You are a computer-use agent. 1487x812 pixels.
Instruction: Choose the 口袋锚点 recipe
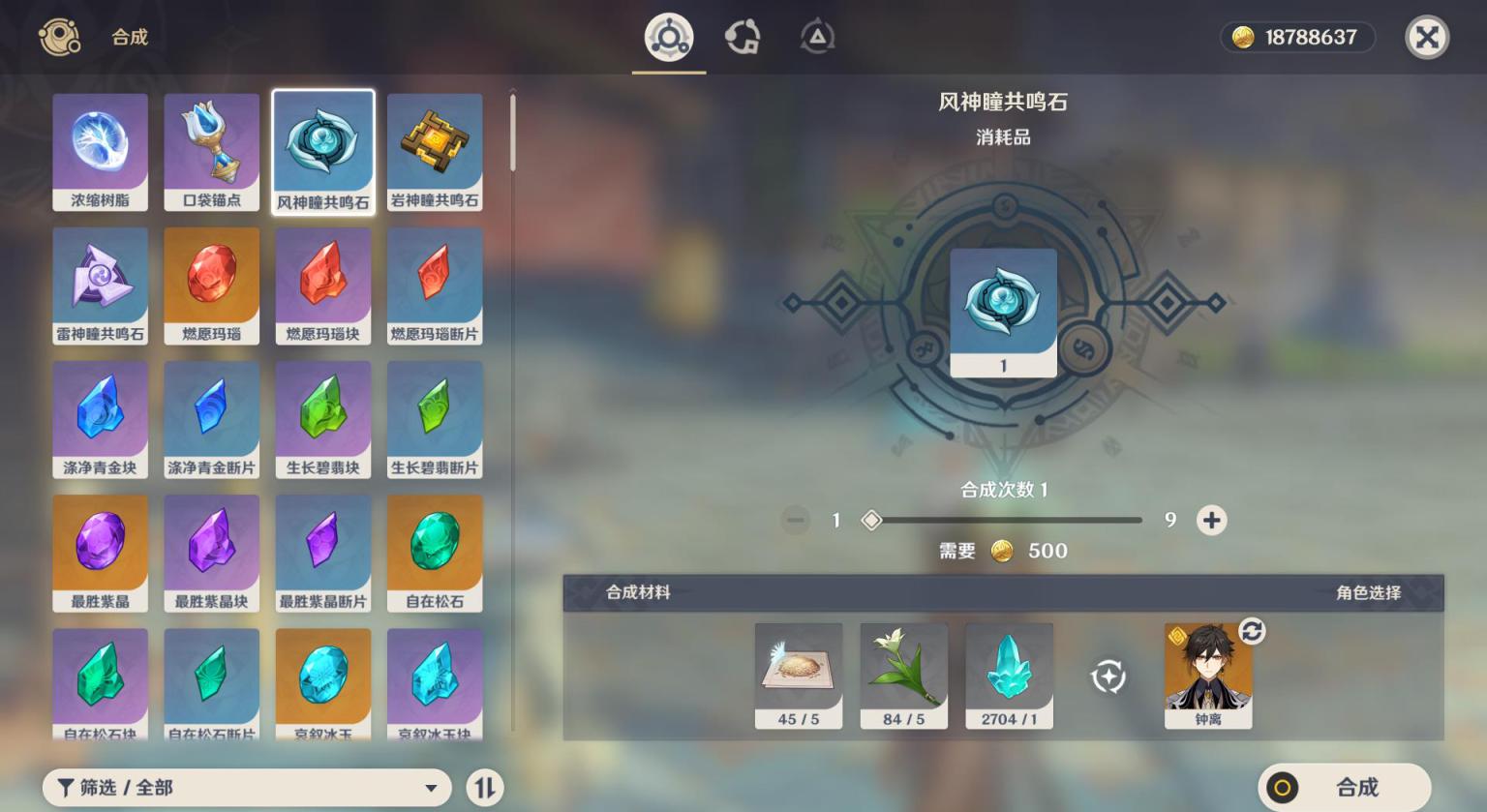click(x=212, y=152)
